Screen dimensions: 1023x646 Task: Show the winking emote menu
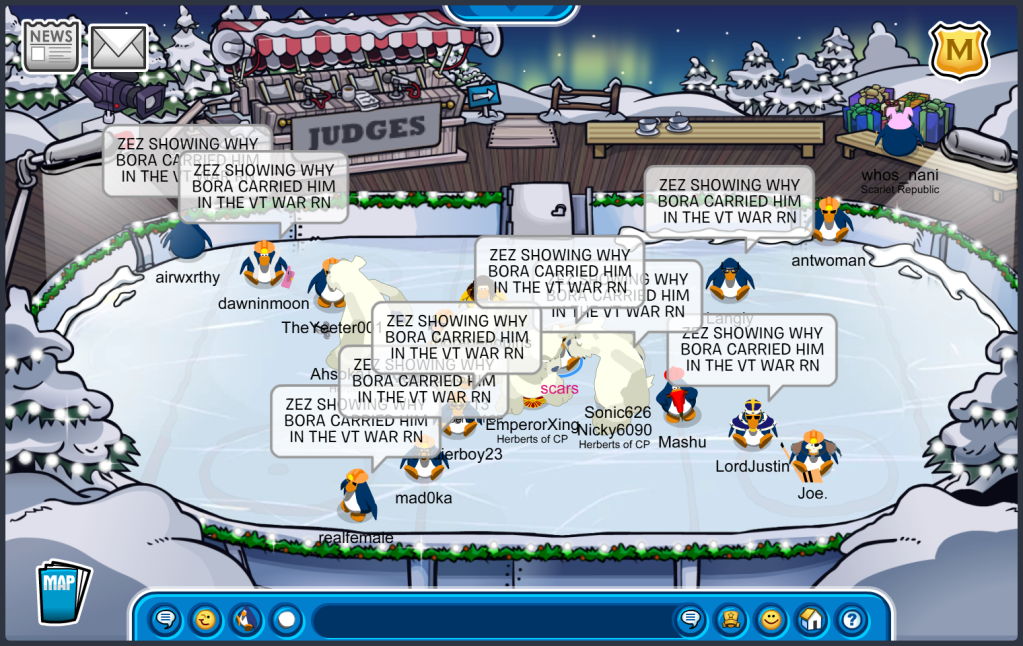tap(206, 620)
